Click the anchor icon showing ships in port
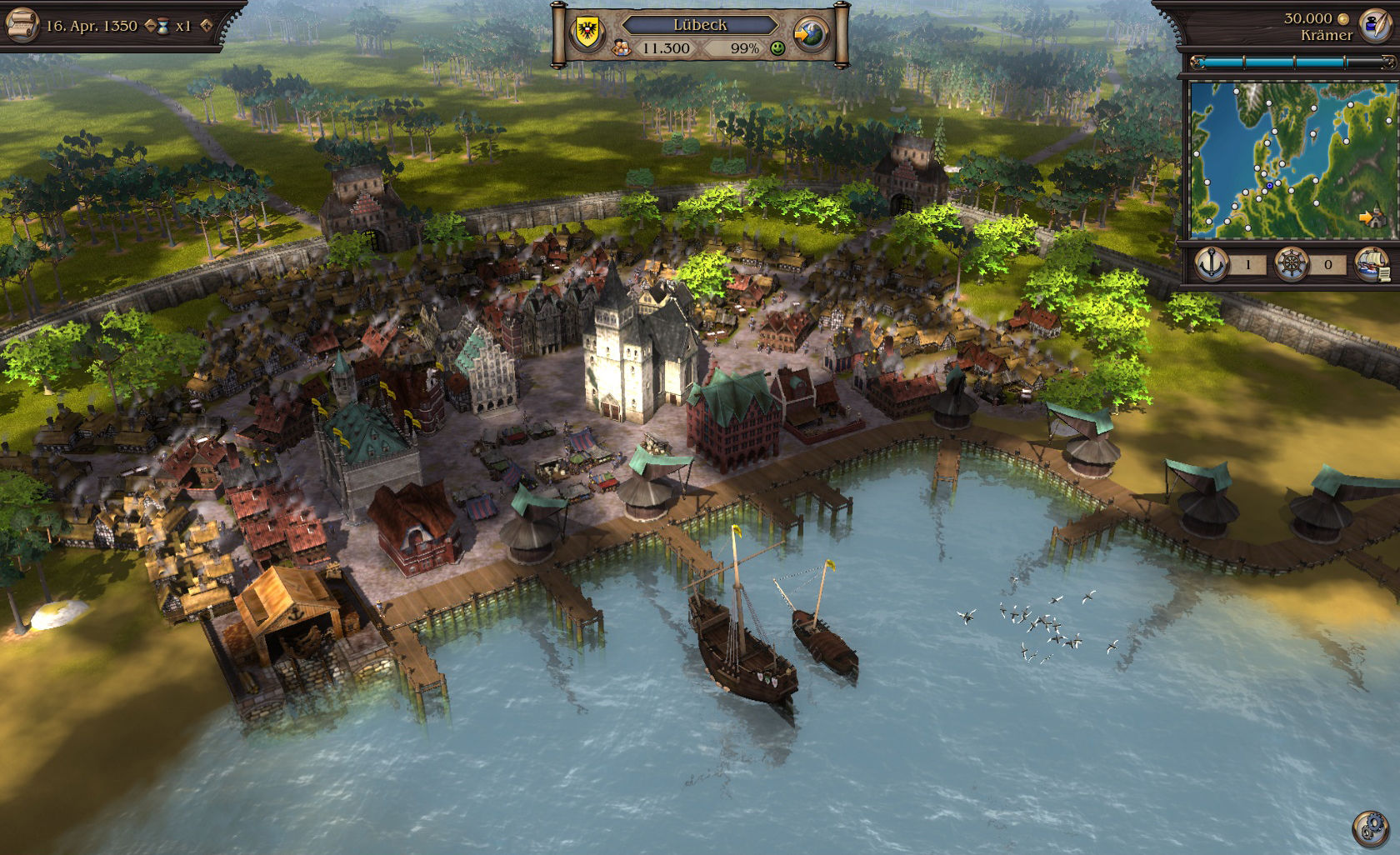This screenshot has height=855, width=1400. pyautogui.click(x=1211, y=263)
